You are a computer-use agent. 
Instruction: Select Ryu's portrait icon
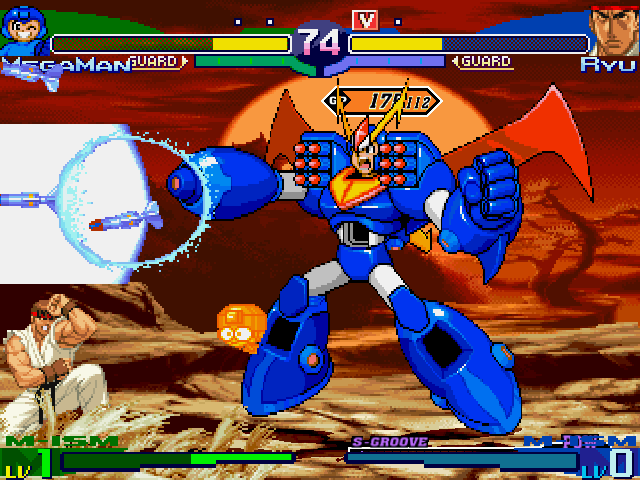point(613,32)
